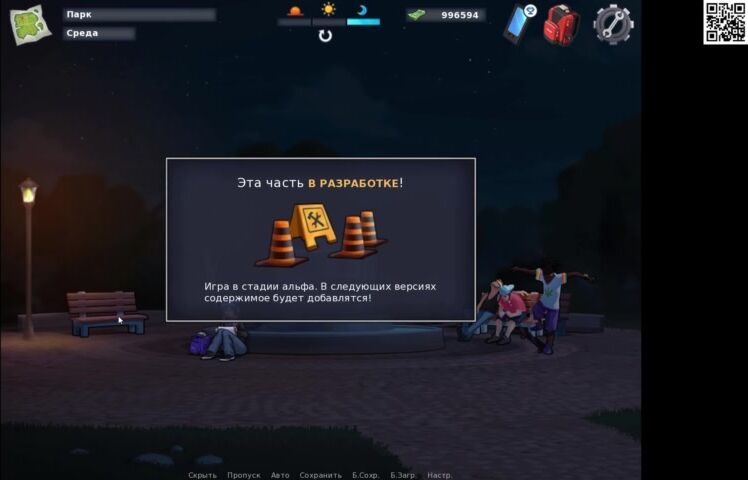The image size is (748, 480).
Task: Click Б.Сохр. quick save
Action: (366, 475)
